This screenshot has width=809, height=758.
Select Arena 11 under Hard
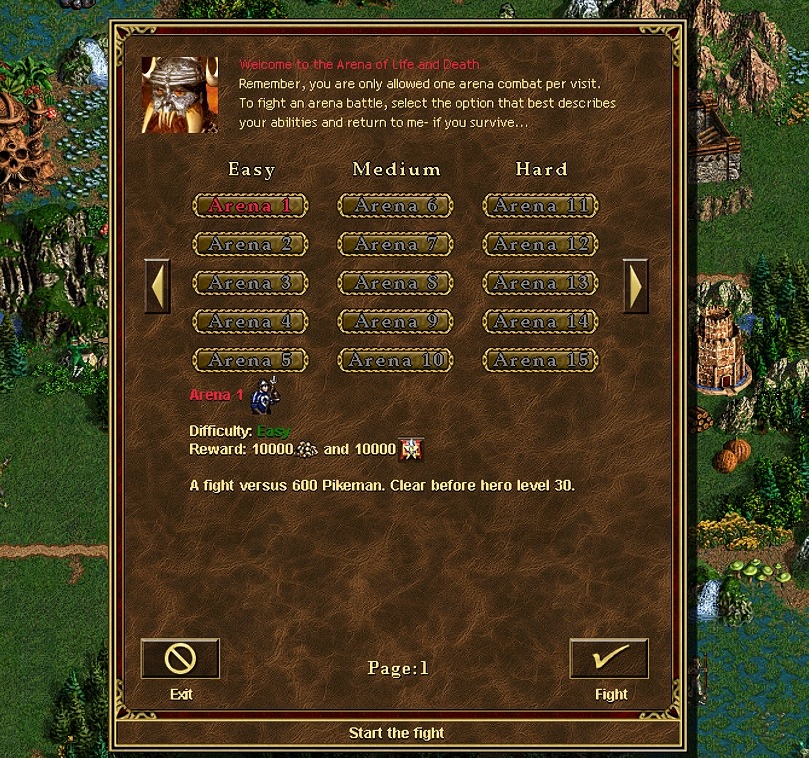coord(540,206)
